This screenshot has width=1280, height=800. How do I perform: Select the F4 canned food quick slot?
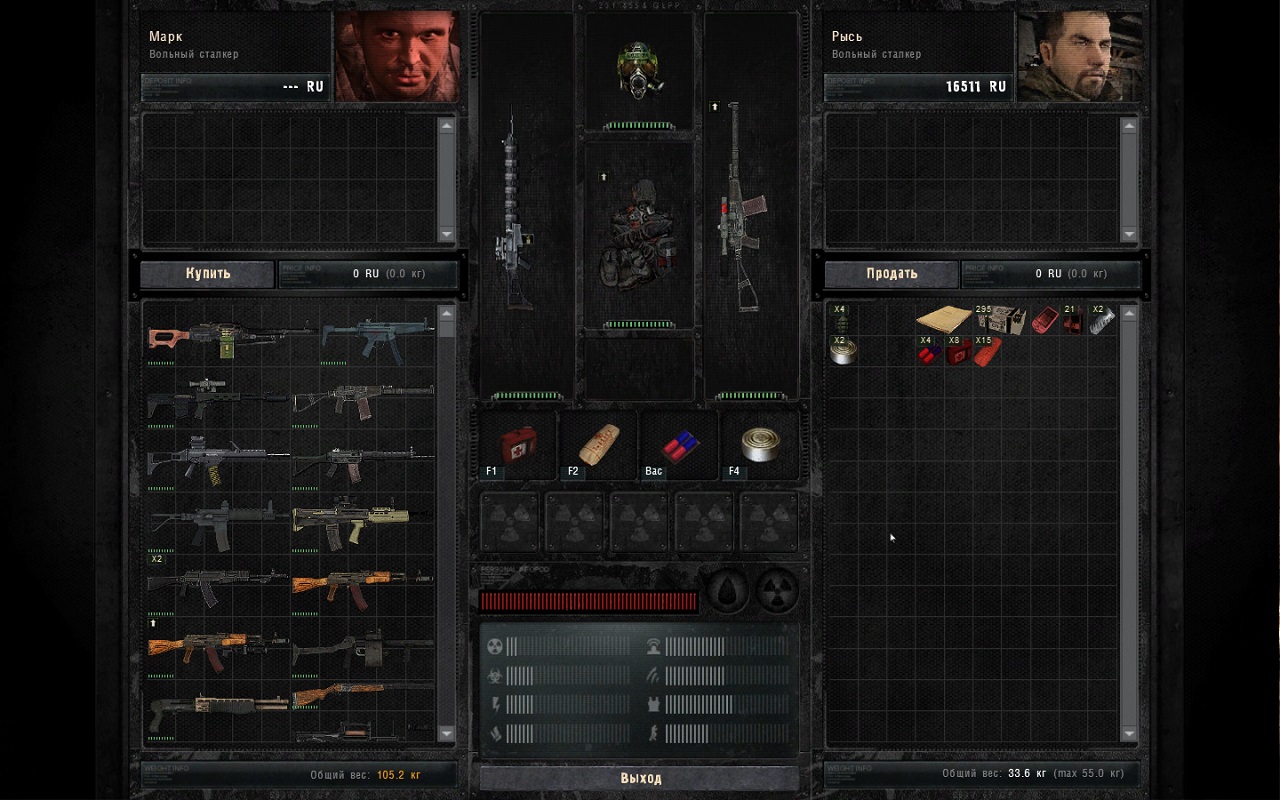click(x=759, y=445)
